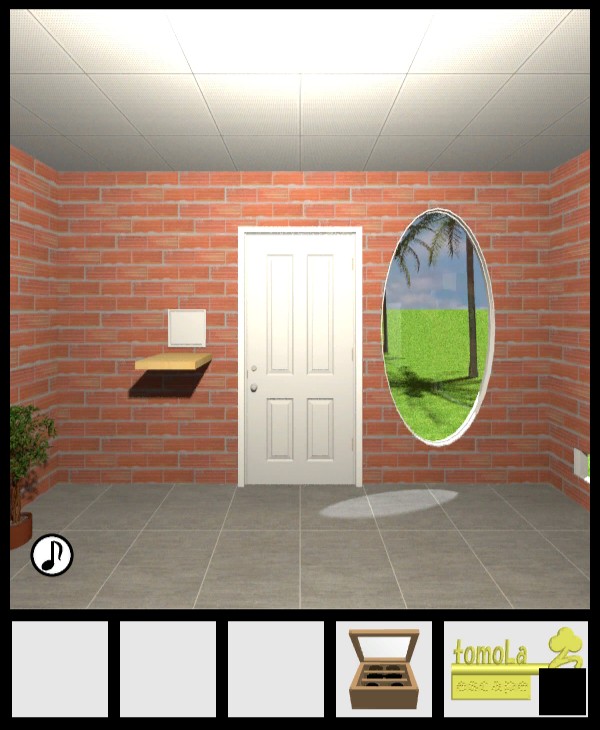The width and height of the screenshot is (600, 730).
Task: Select the wooden box inventory item
Action: coord(384,669)
